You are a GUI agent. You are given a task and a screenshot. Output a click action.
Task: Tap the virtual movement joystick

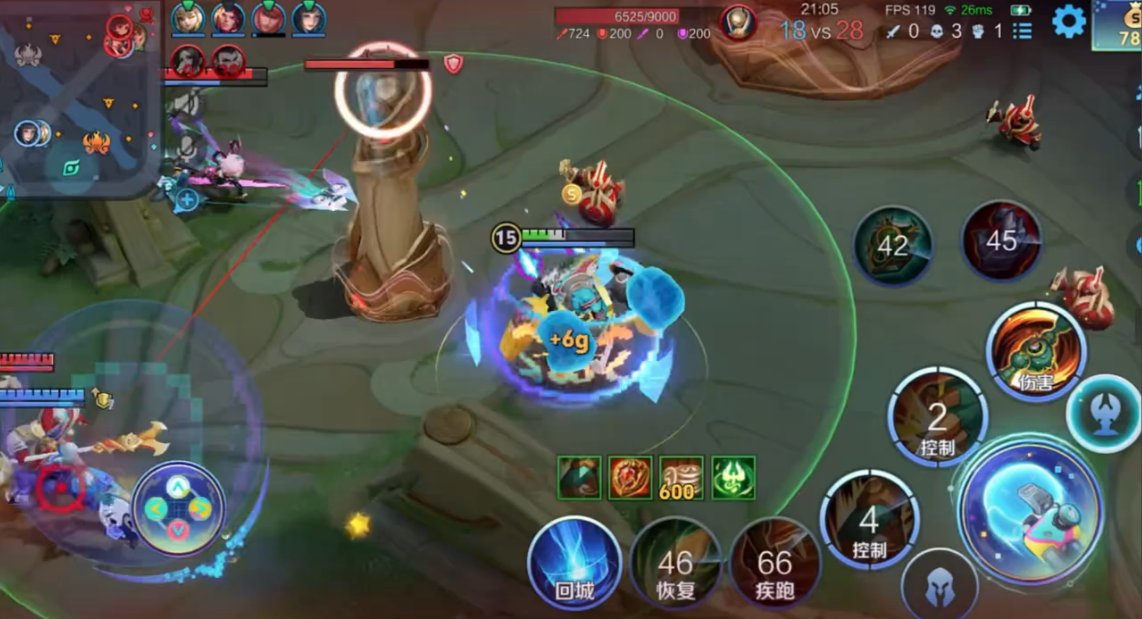click(178, 509)
